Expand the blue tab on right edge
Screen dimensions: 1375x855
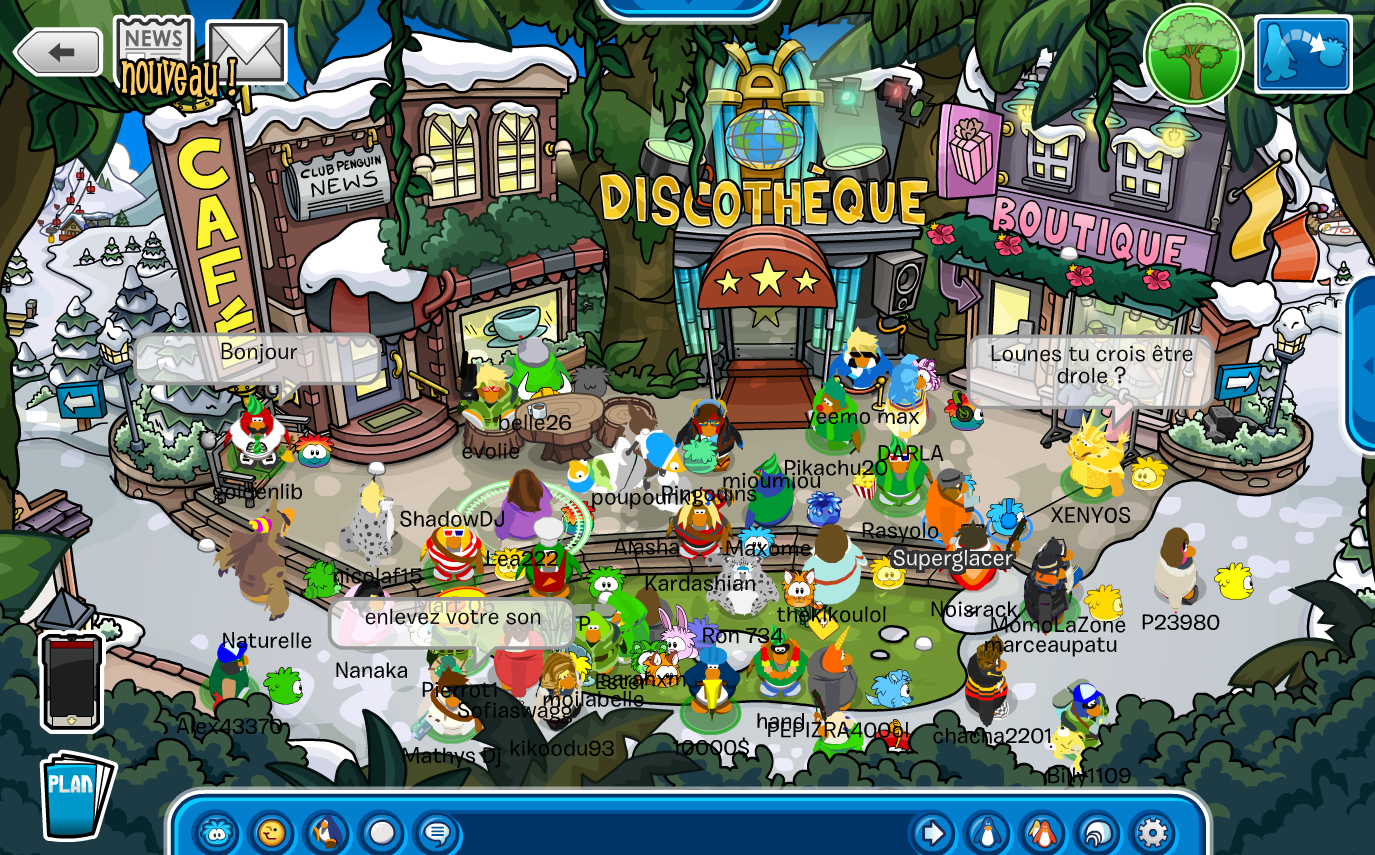pos(1362,365)
